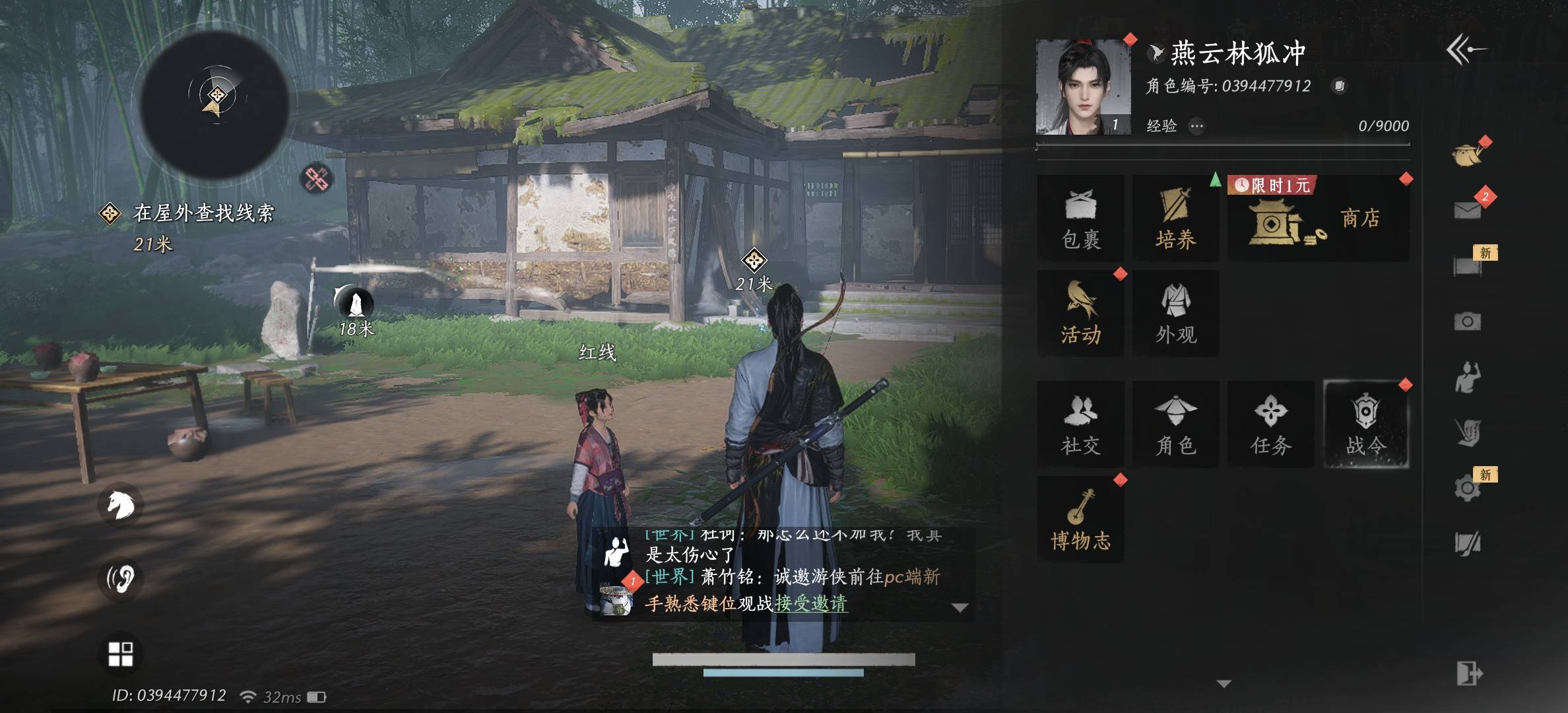
Task: Open the circular minimap
Action: (x=215, y=104)
